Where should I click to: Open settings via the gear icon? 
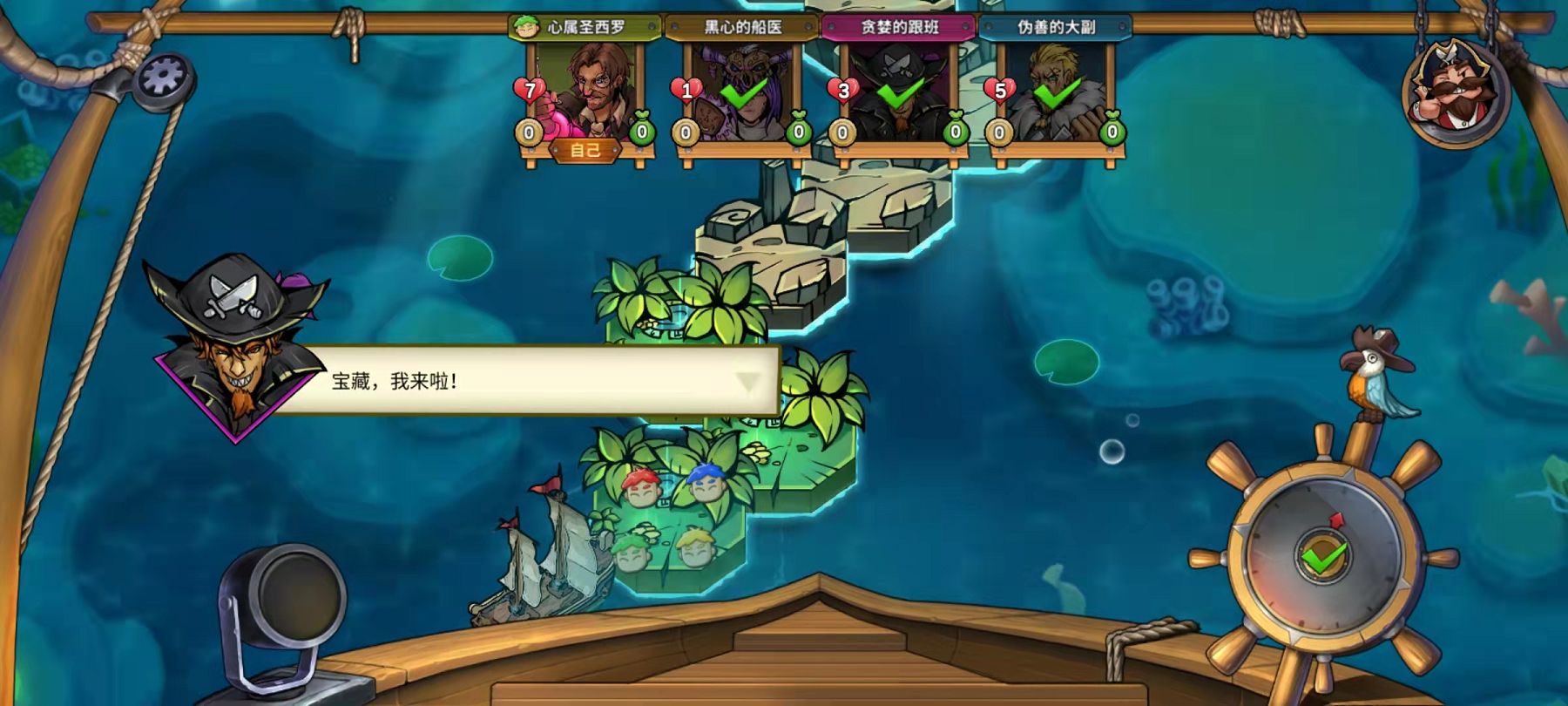coord(164,77)
